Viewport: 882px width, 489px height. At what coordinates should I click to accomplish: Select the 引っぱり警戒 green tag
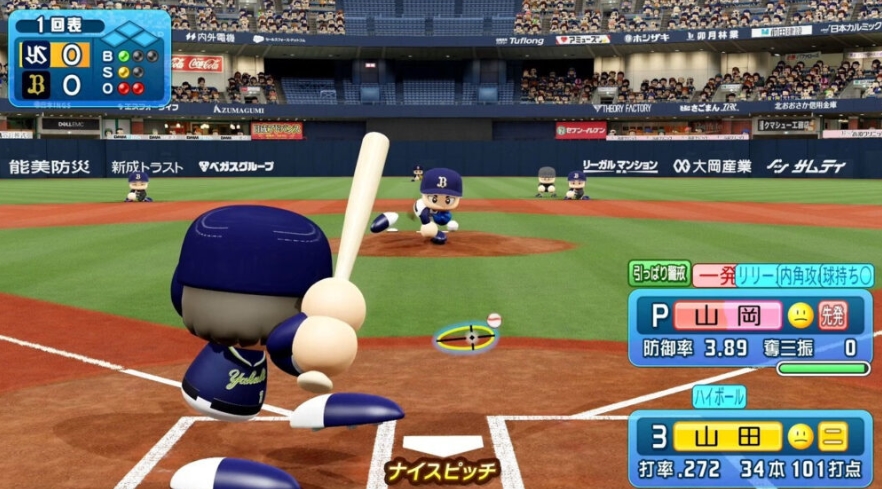[x=659, y=275]
